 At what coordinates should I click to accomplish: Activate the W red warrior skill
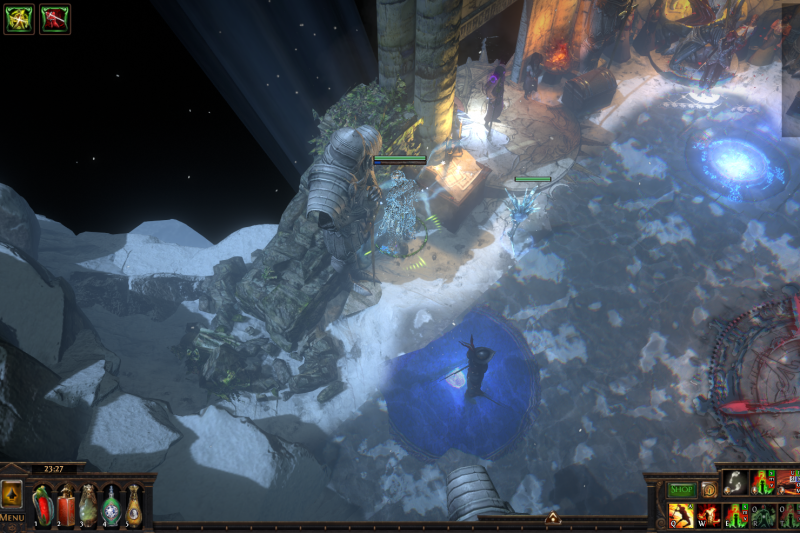coord(708,516)
